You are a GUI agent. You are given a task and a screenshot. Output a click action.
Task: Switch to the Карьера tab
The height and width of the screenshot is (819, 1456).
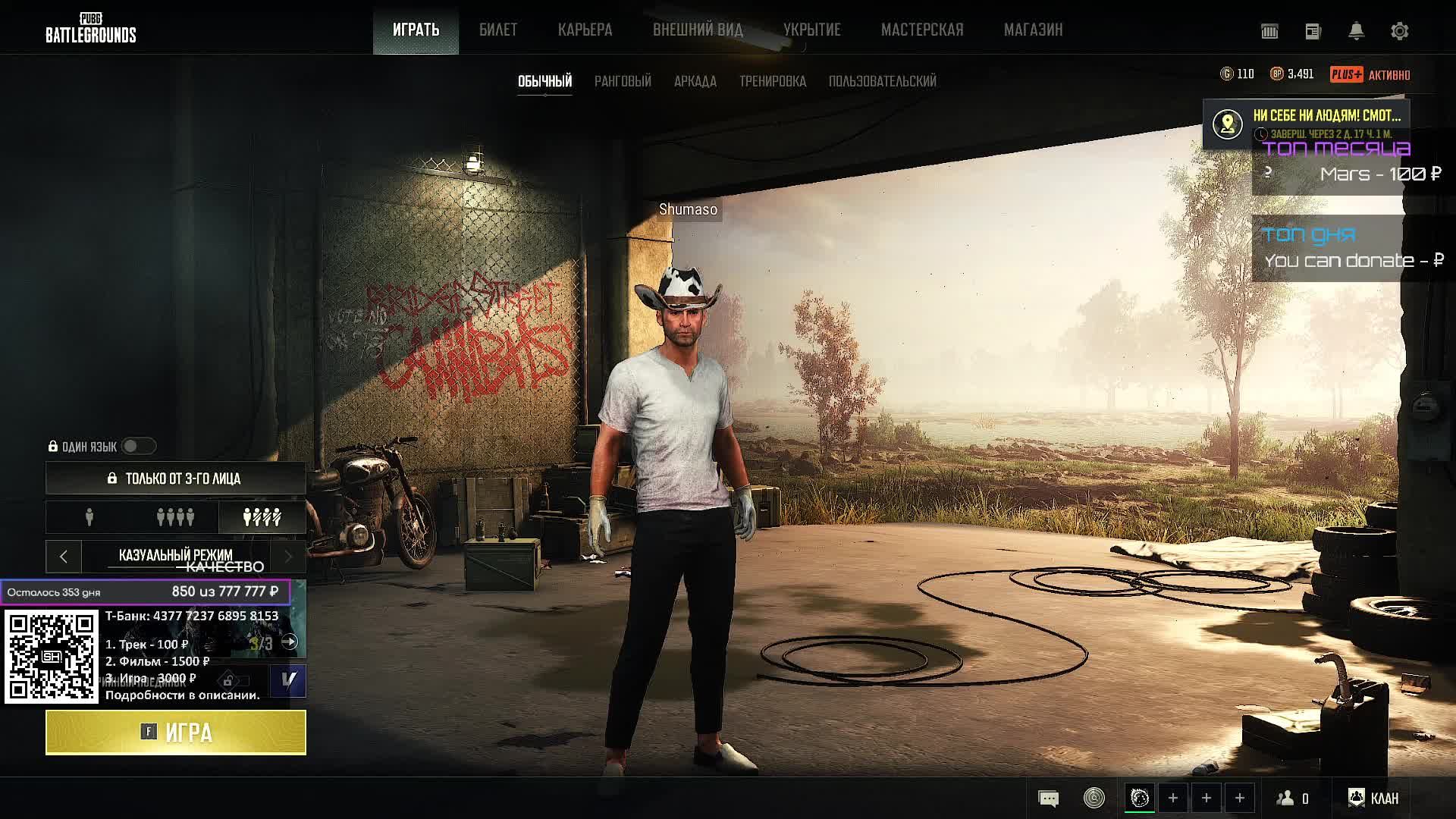point(585,30)
